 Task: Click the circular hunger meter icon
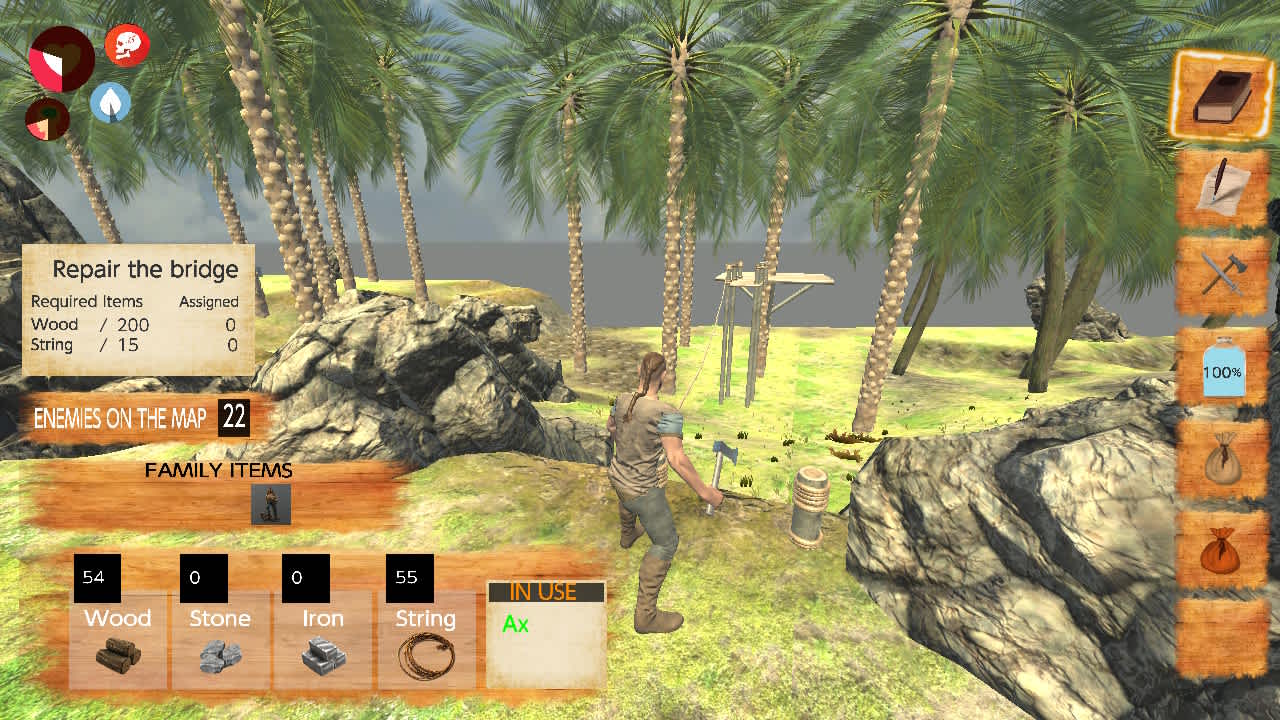[x=47, y=120]
